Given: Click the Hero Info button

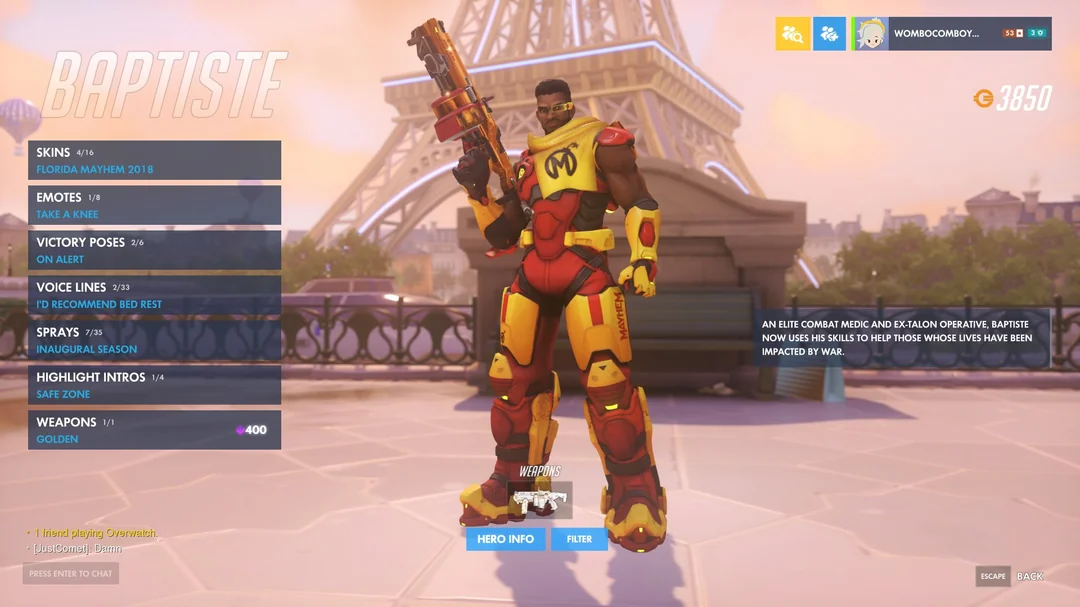Looking at the screenshot, I should pos(505,539).
